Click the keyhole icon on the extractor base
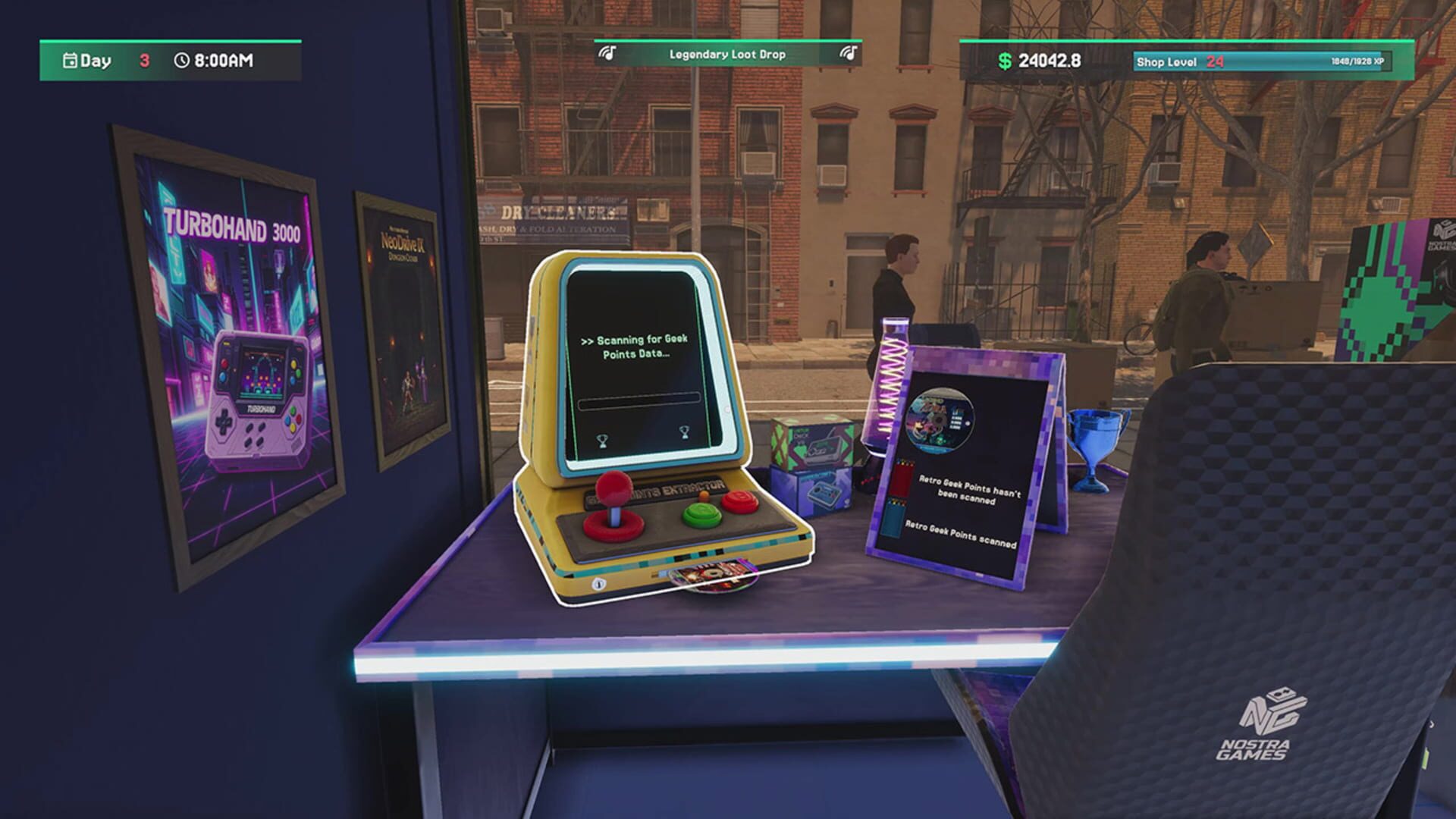 599,583
